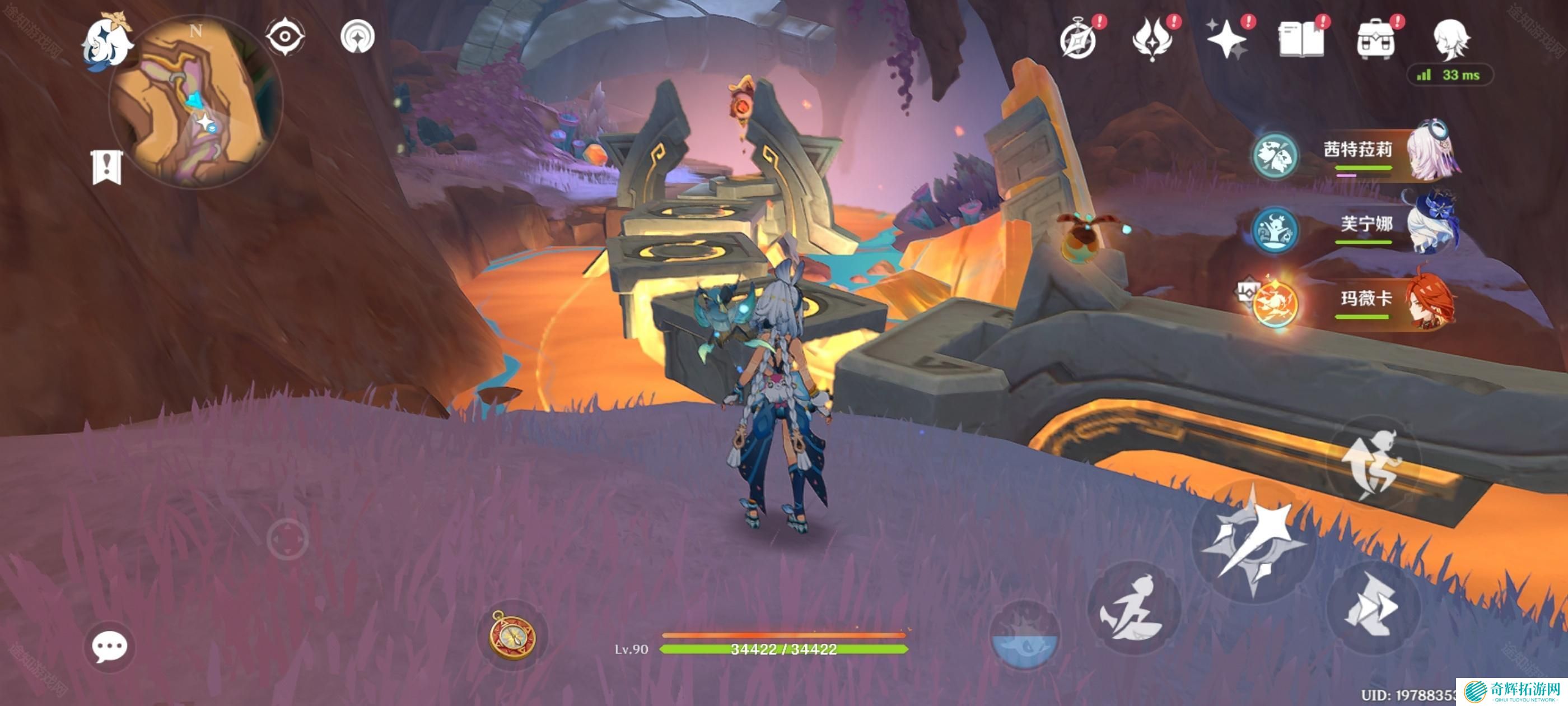The height and width of the screenshot is (706, 1568).
Task: Open the quest tracker bookmark icon
Action: tap(107, 166)
